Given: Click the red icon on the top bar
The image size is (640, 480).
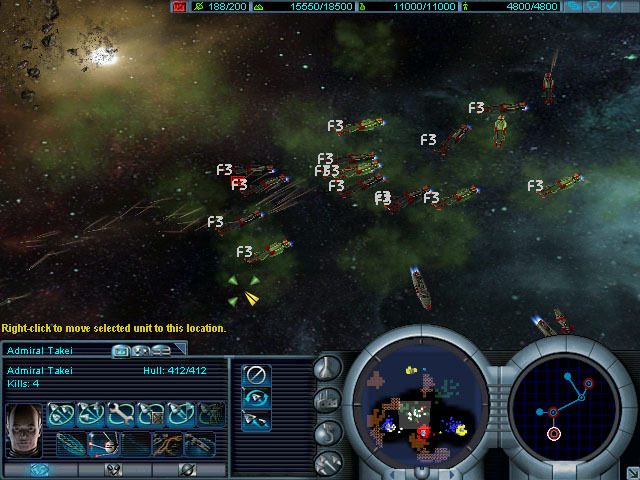Looking at the screenshot, I should coord(179,6).
